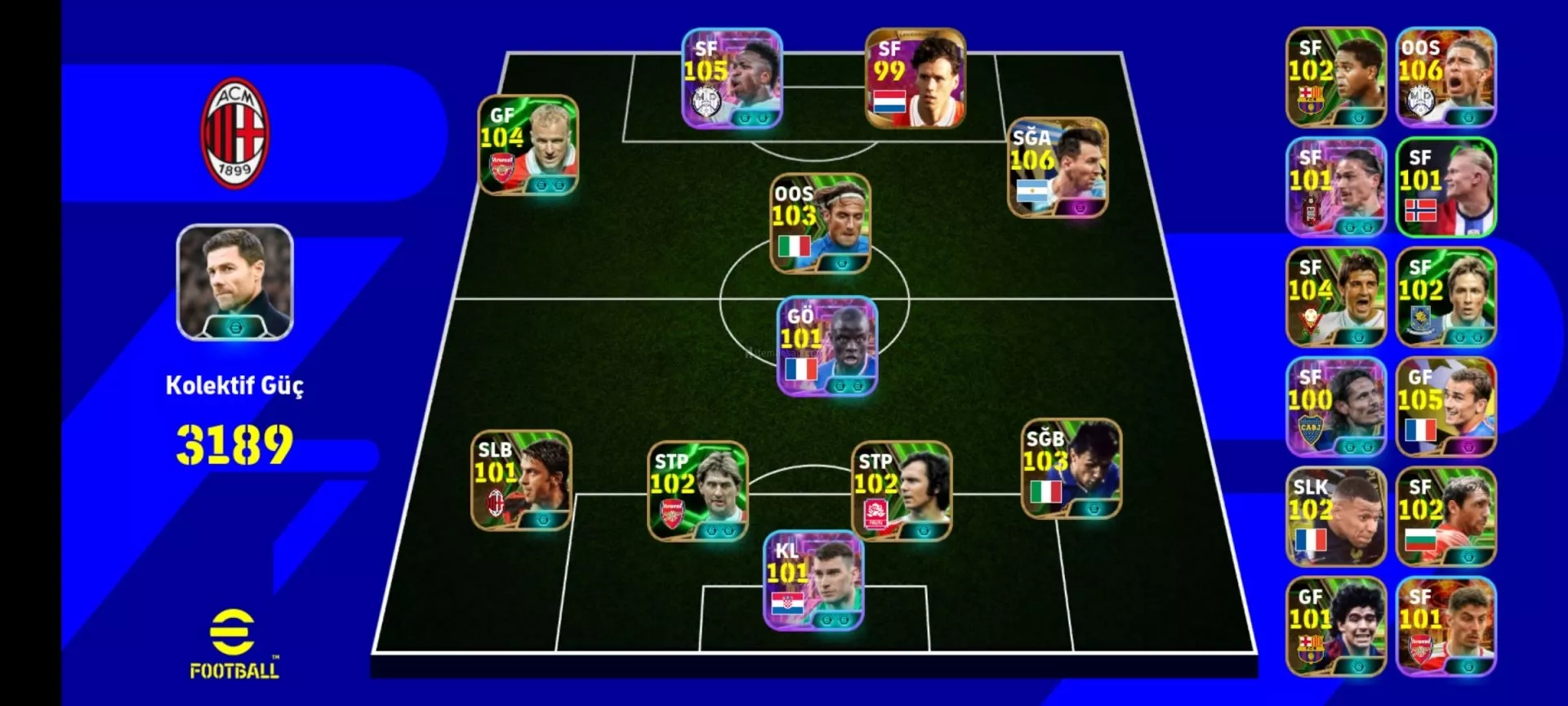Choose the SF 105 striker card
Screen dimensions: 1568x706
(x=732, y=78)
